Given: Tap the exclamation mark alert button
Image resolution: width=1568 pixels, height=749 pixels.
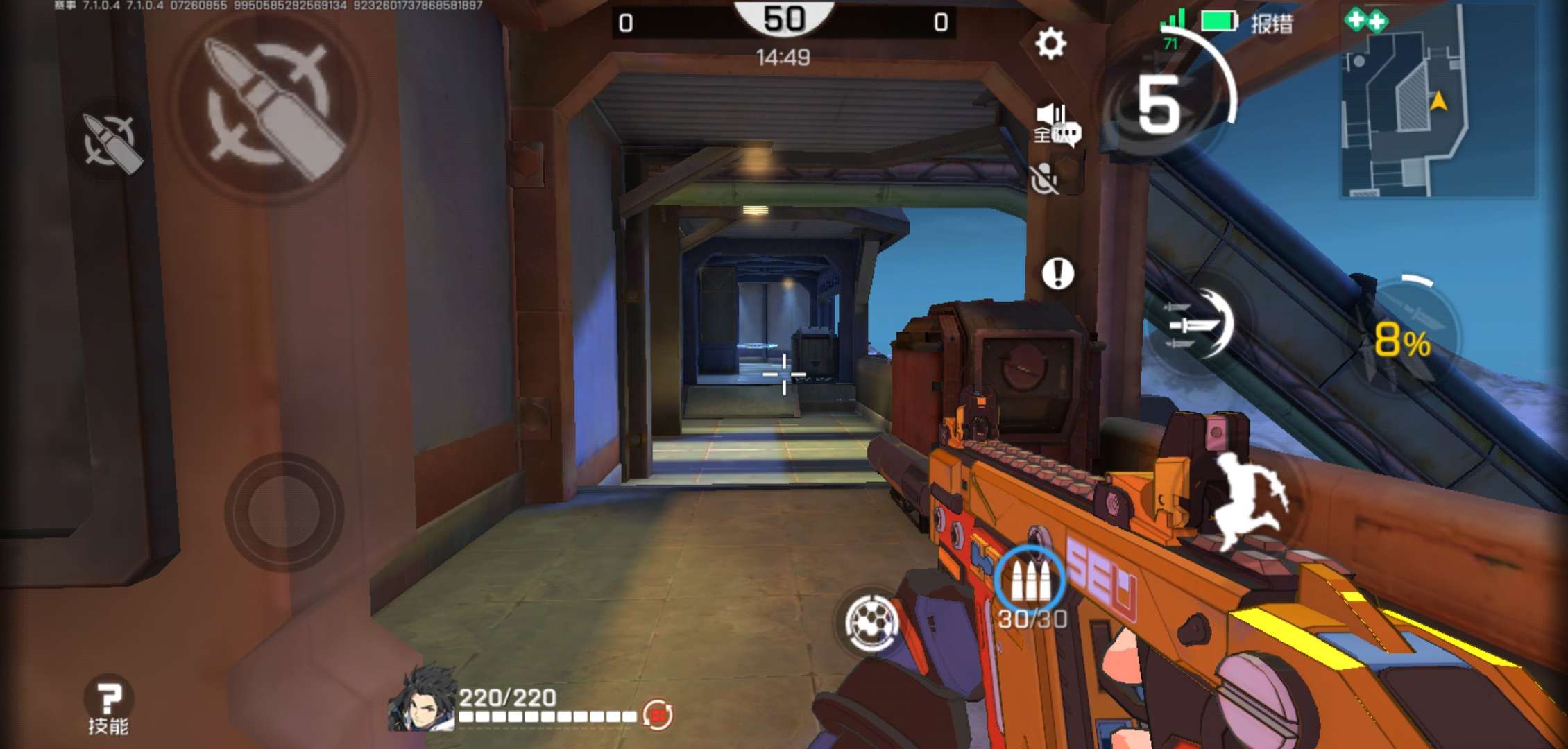Looking at the screenshot, I should pyautogui.click(x=1057, y=273).
